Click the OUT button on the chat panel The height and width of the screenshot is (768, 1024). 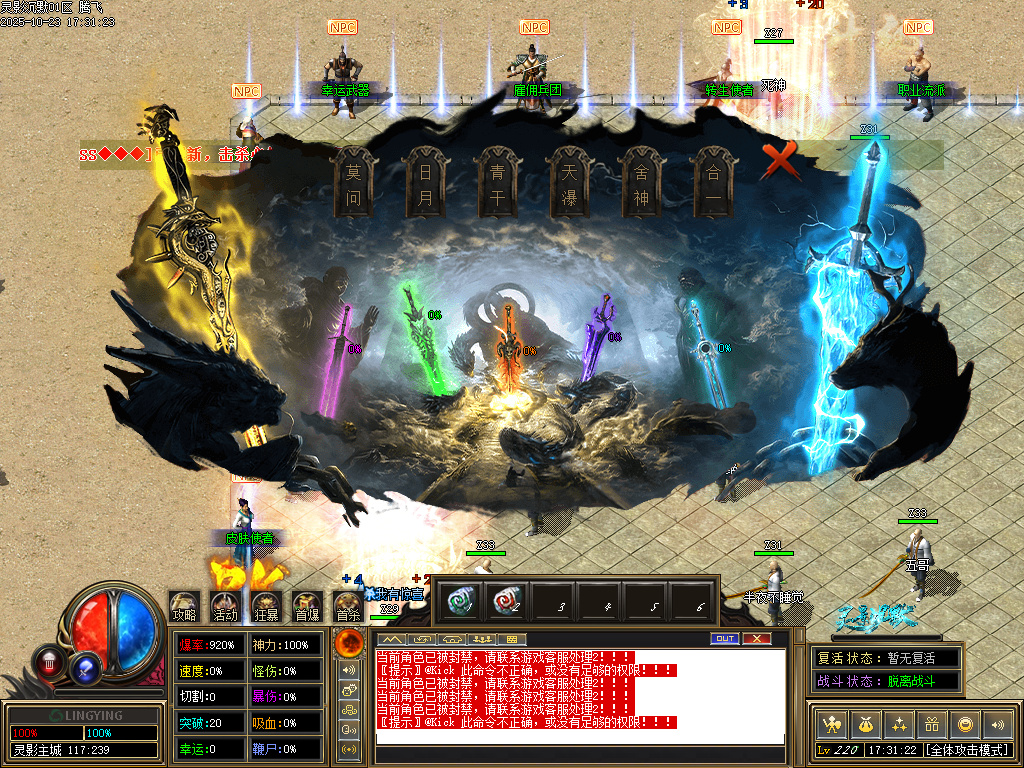click(724, 638)
